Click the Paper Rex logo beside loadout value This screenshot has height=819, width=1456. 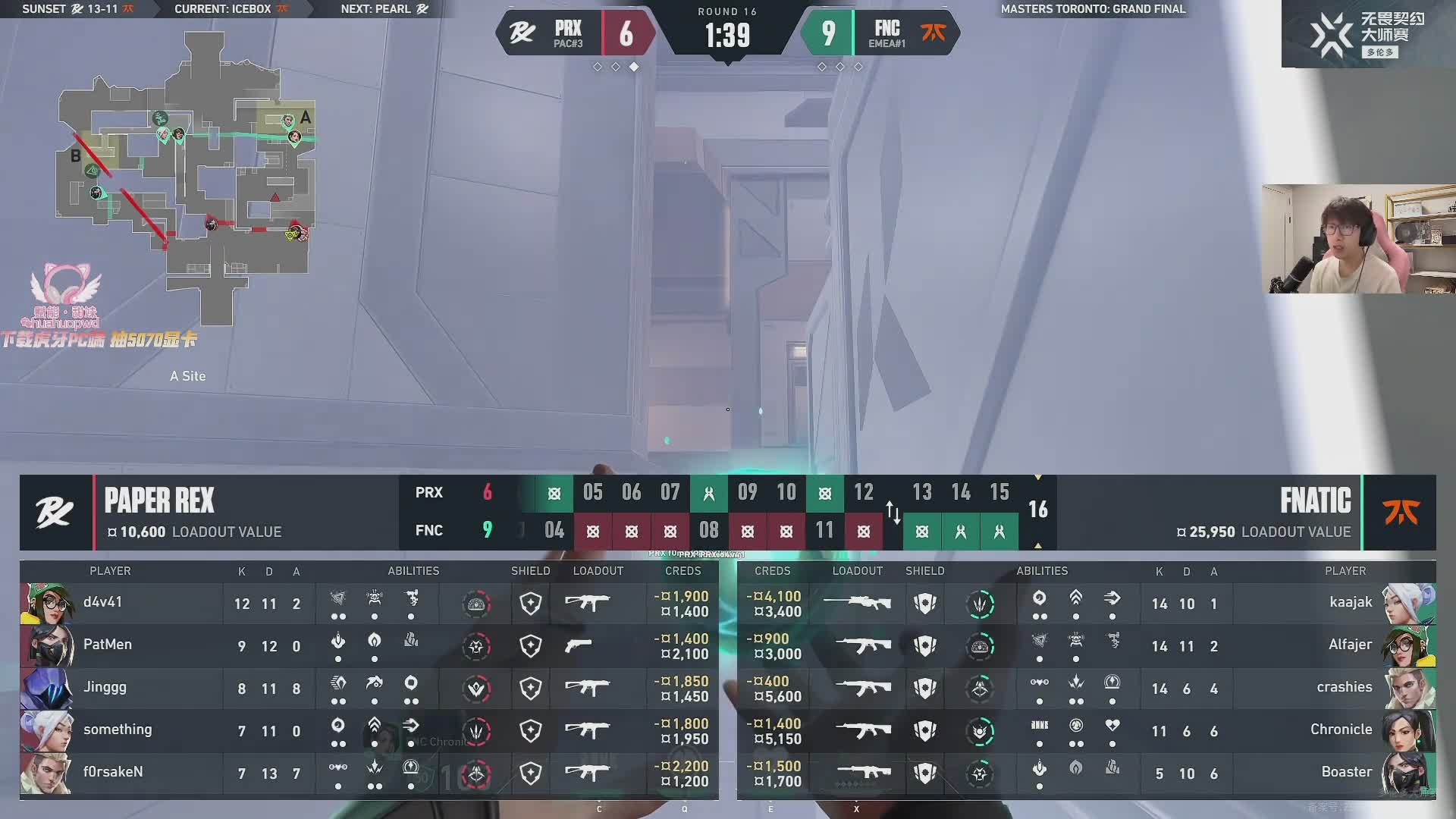(55, 513)
